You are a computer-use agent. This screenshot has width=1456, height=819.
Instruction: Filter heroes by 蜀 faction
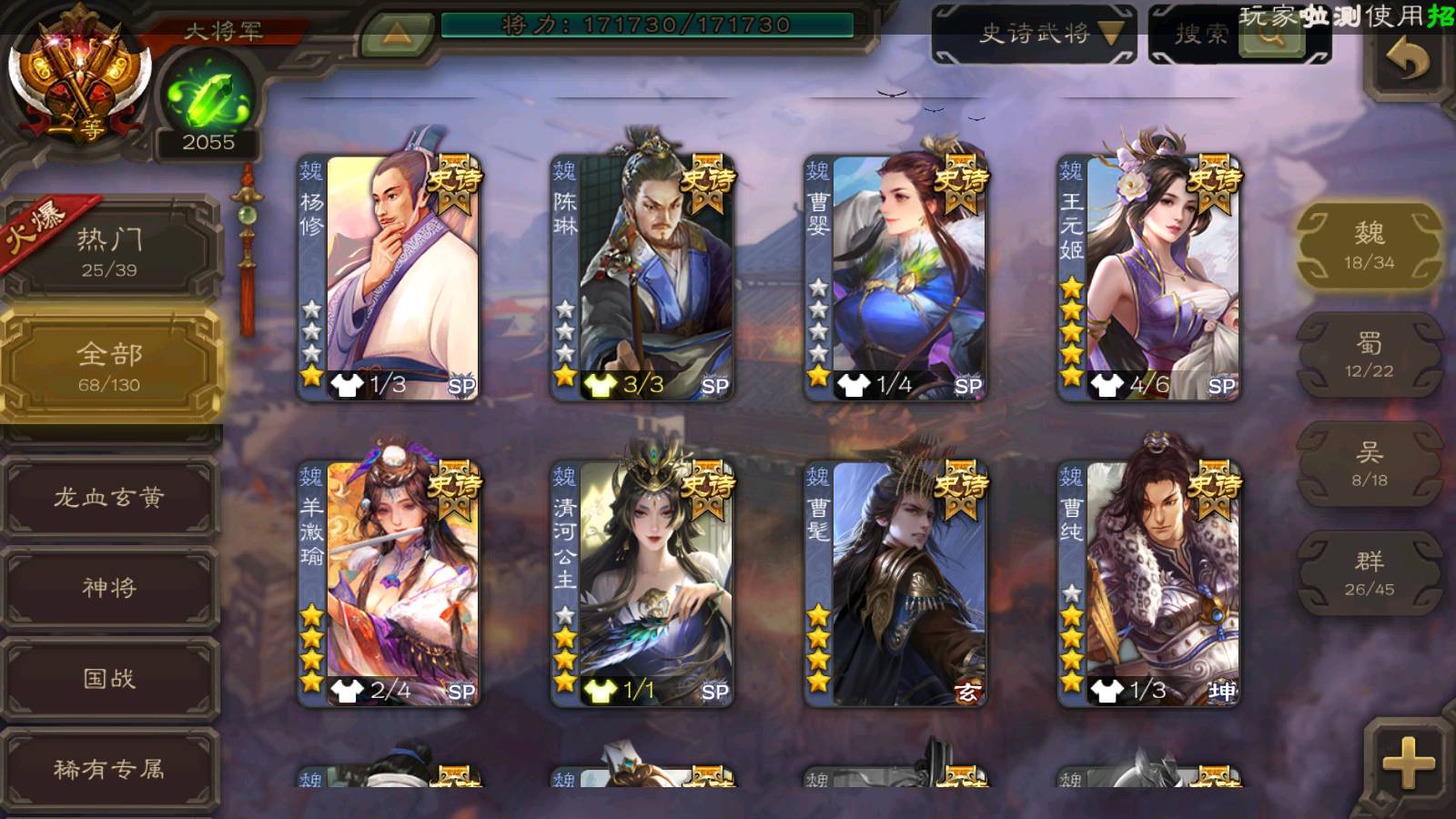point(1369,355)
